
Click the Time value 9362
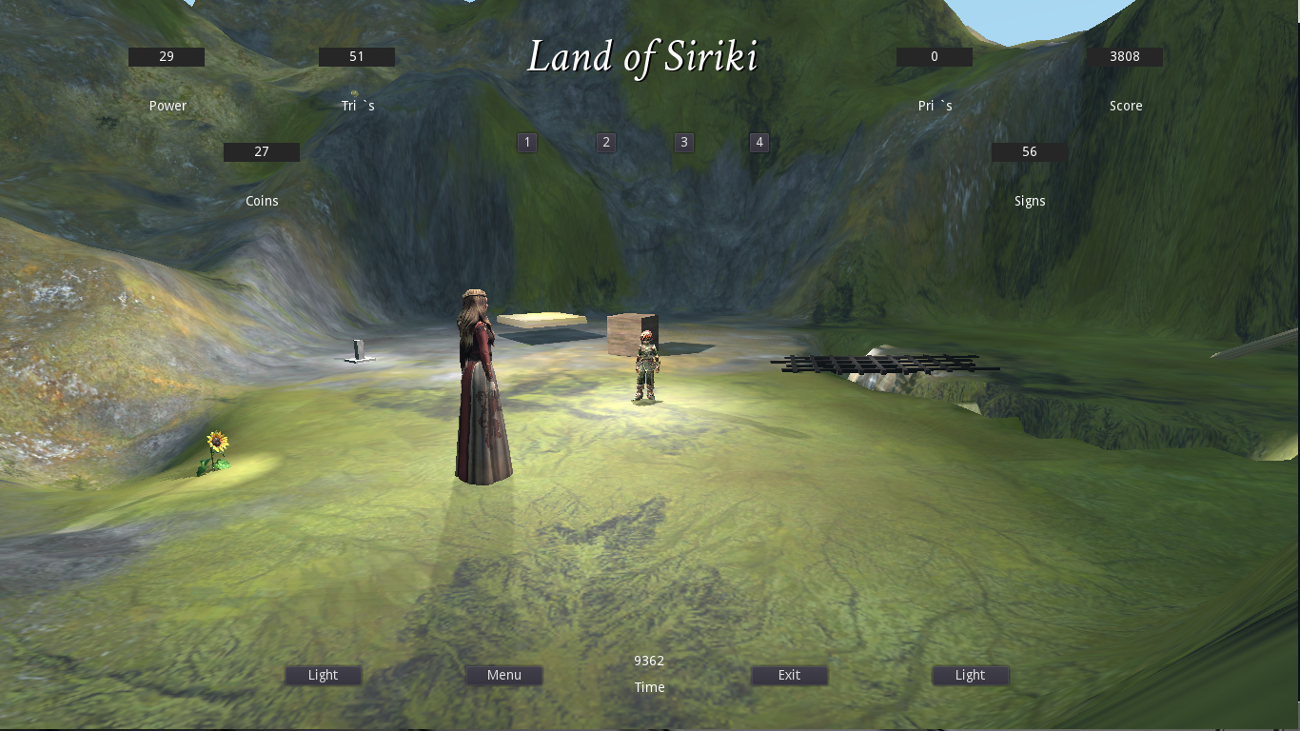pos(649,660)
